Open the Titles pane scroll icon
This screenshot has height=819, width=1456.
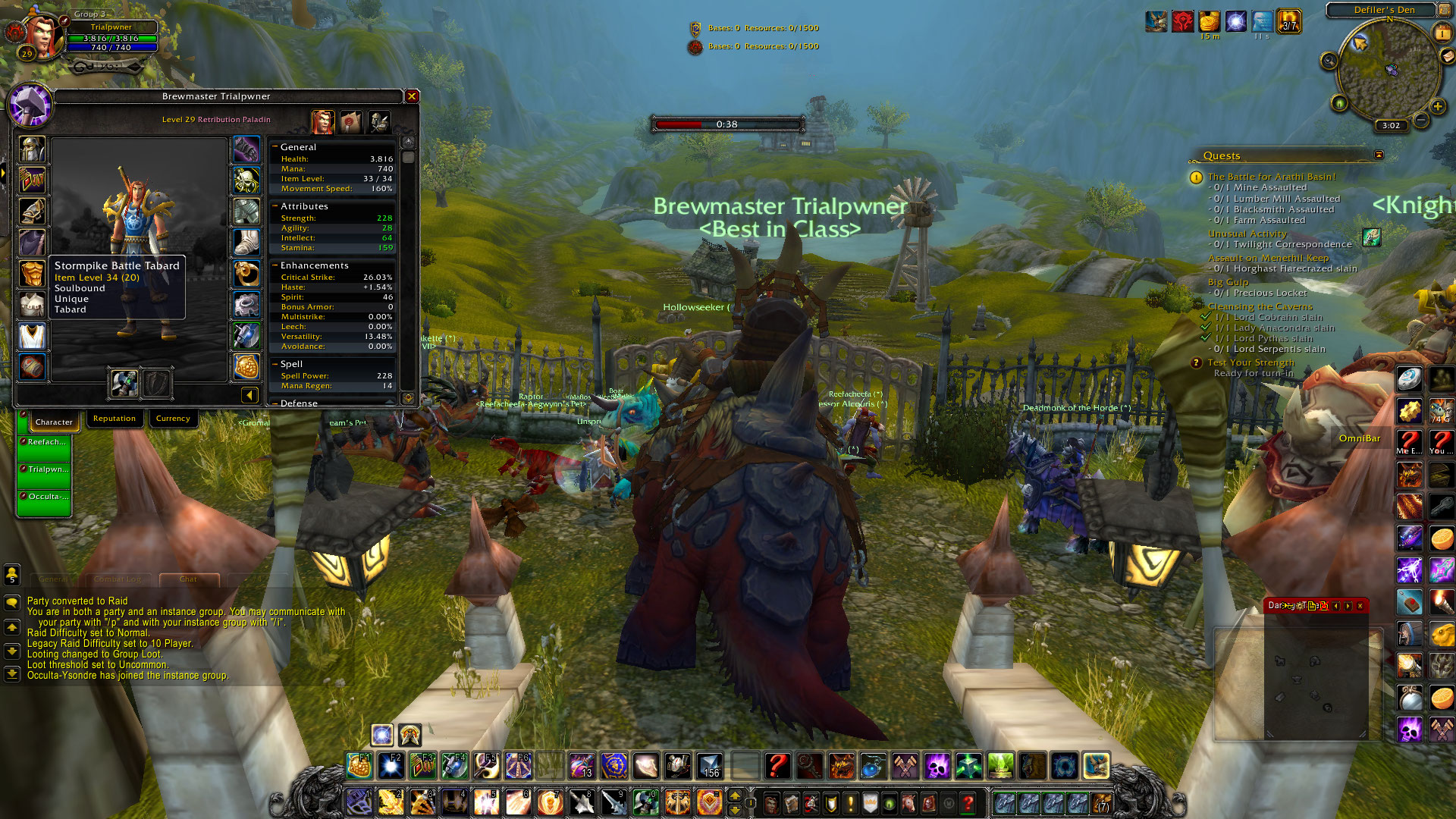pos(350,121)
